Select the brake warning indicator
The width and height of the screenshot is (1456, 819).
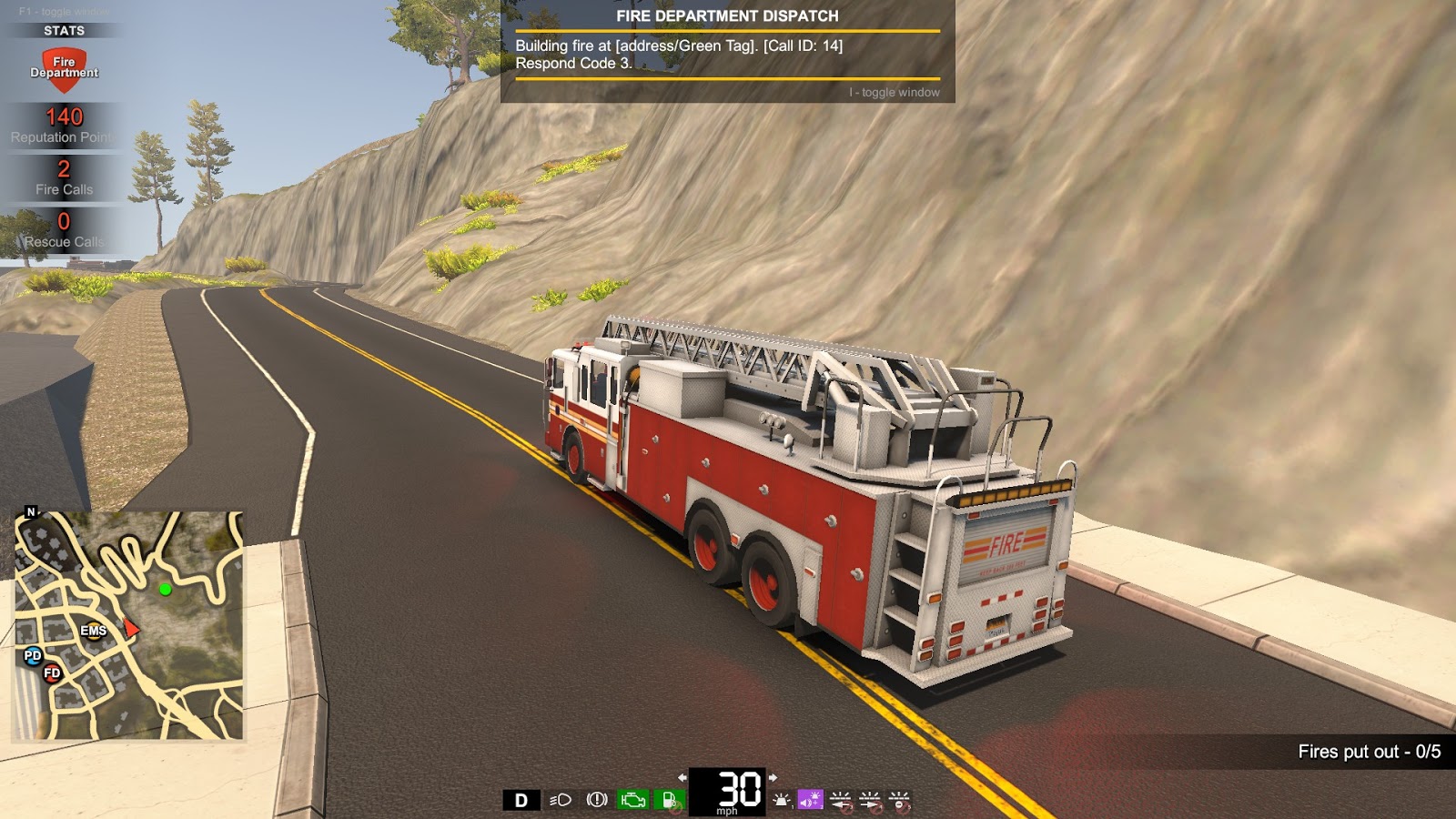coord(598,798)
